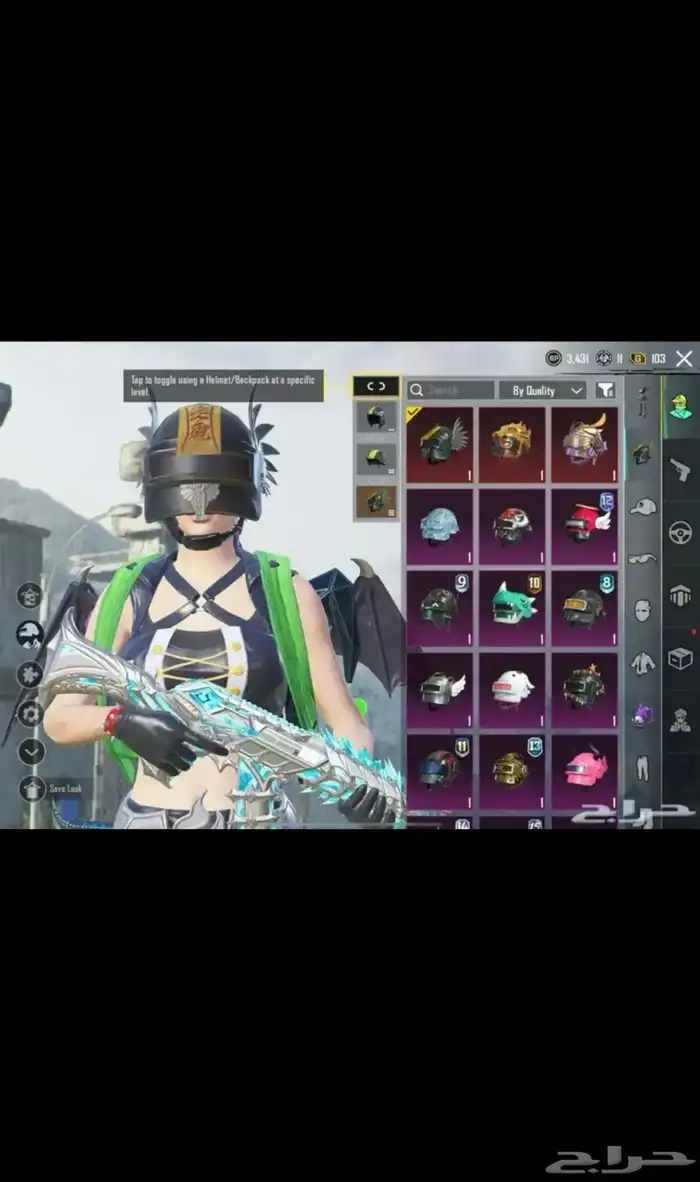Open the gear settings icon

click(31, 713)
